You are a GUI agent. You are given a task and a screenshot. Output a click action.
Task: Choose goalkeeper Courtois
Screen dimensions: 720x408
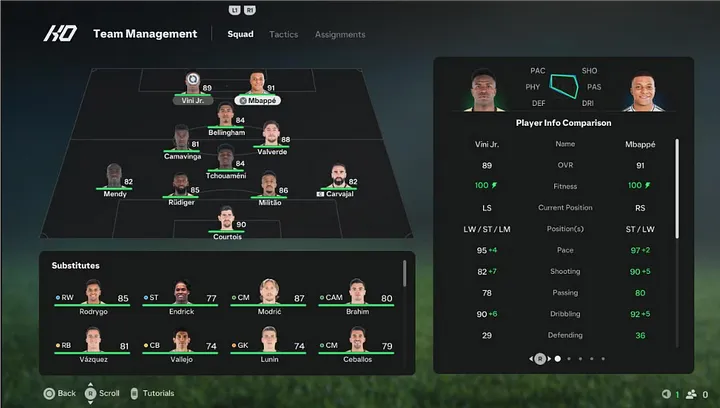pos(226,222)
